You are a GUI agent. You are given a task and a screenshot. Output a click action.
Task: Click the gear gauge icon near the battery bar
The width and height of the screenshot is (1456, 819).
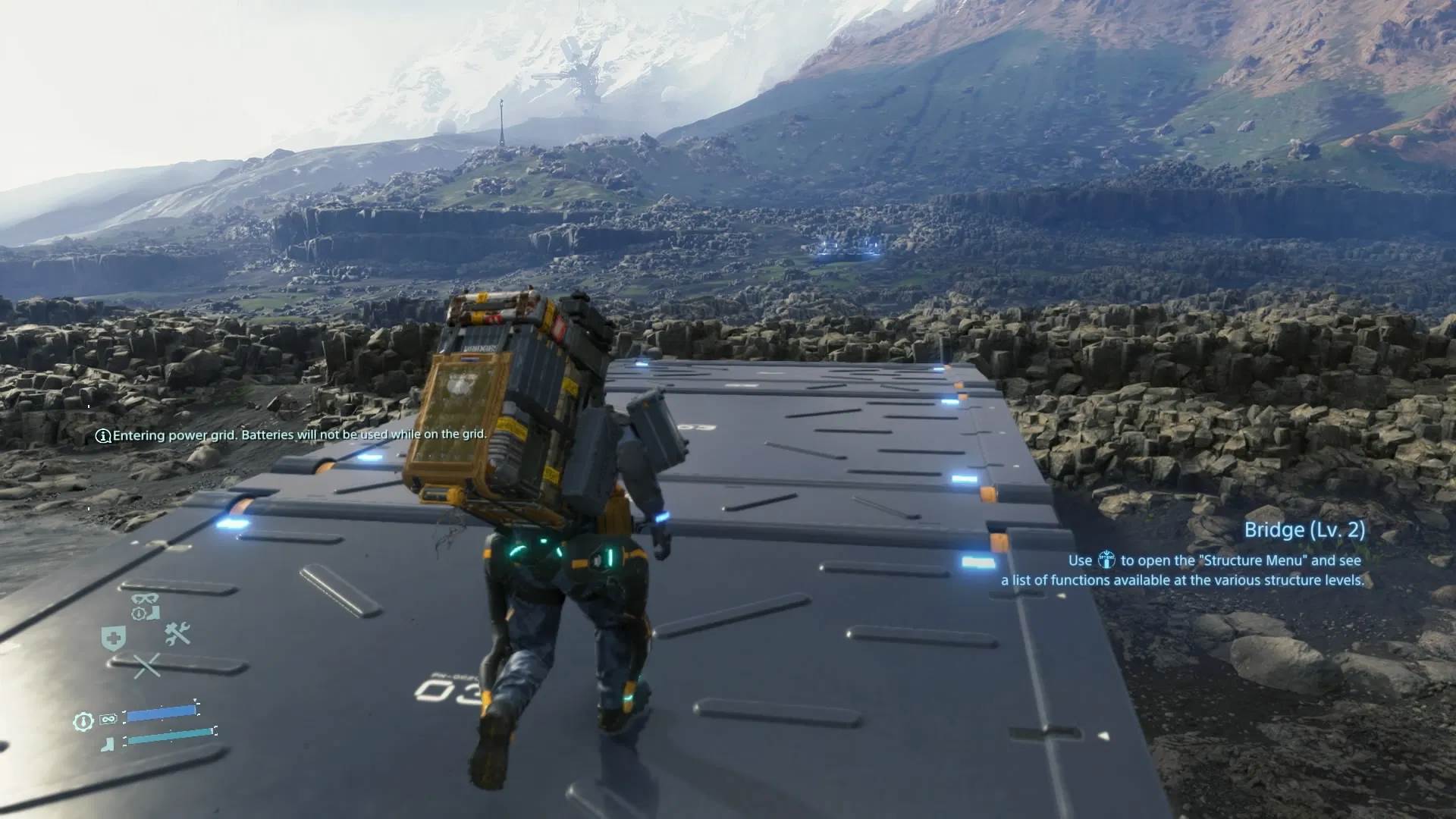[83, 720]
